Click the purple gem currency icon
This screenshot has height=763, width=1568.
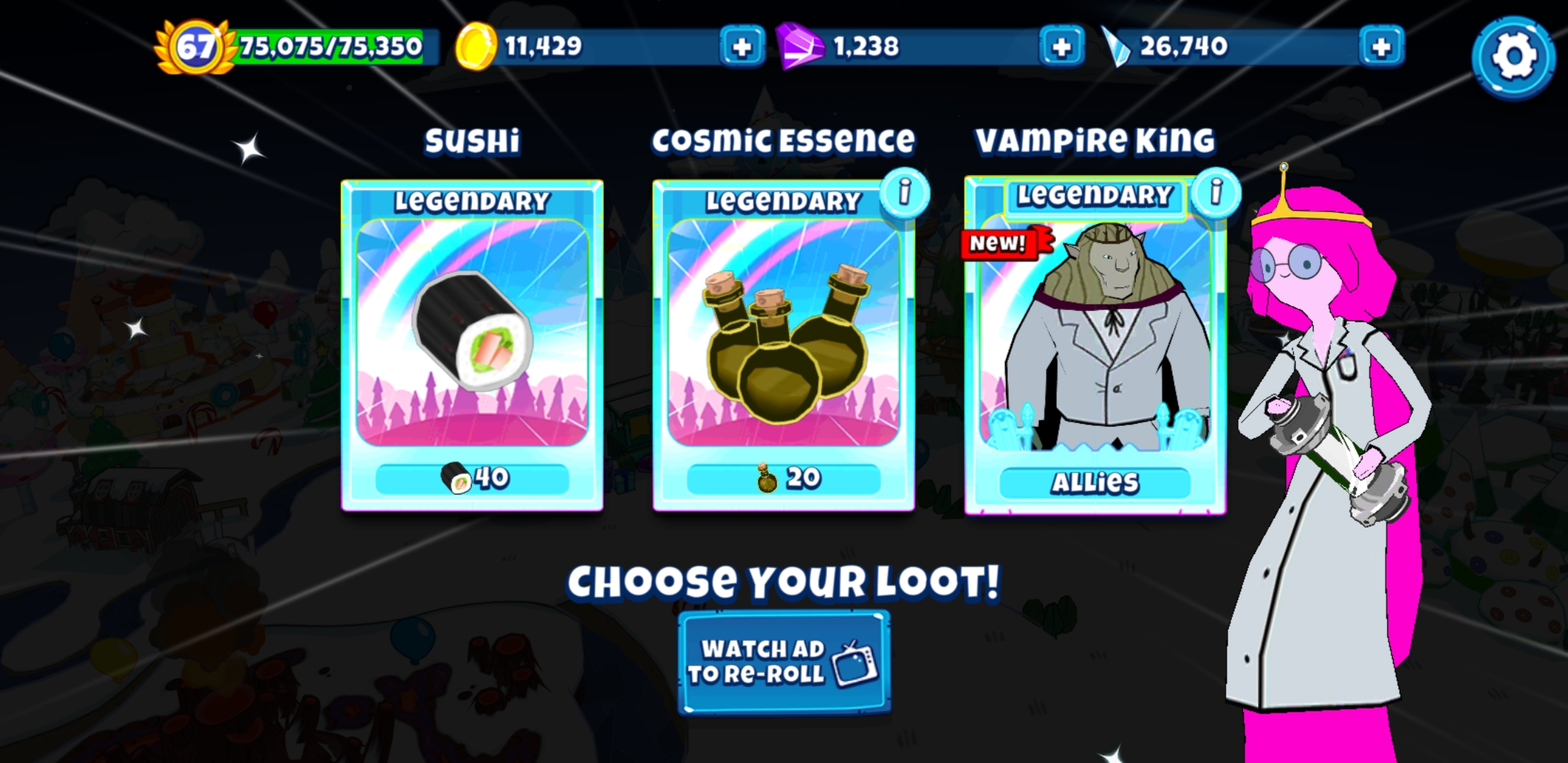tap(802, 47)
